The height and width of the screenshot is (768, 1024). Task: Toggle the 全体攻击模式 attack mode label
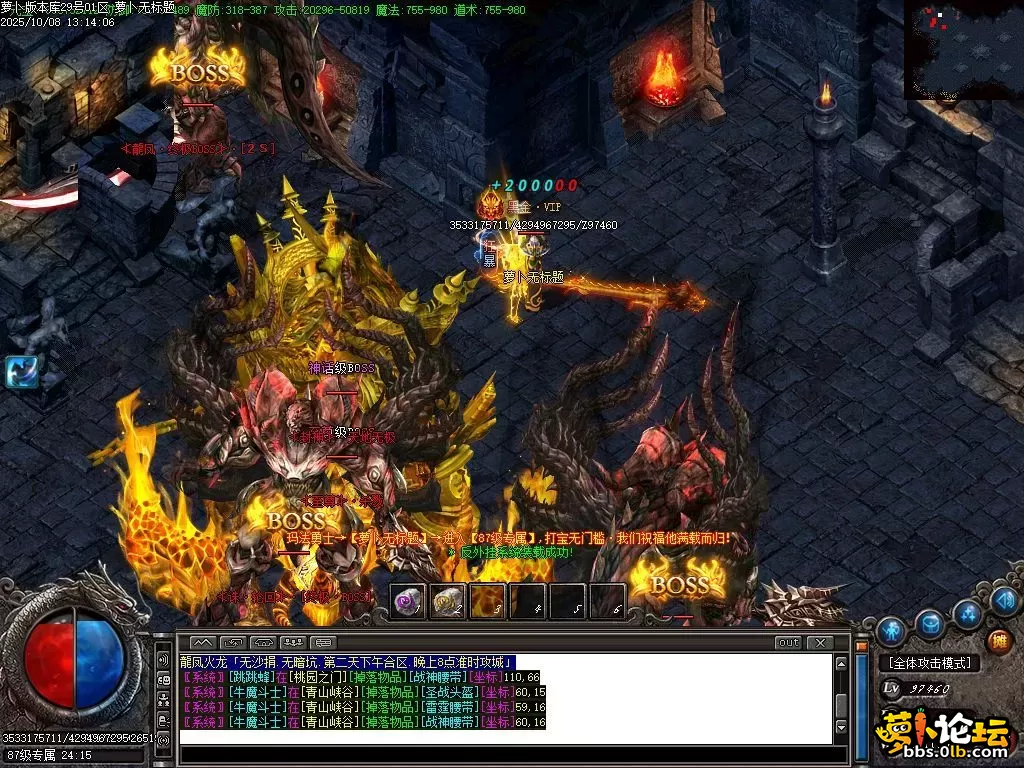(x=929, y=663)
